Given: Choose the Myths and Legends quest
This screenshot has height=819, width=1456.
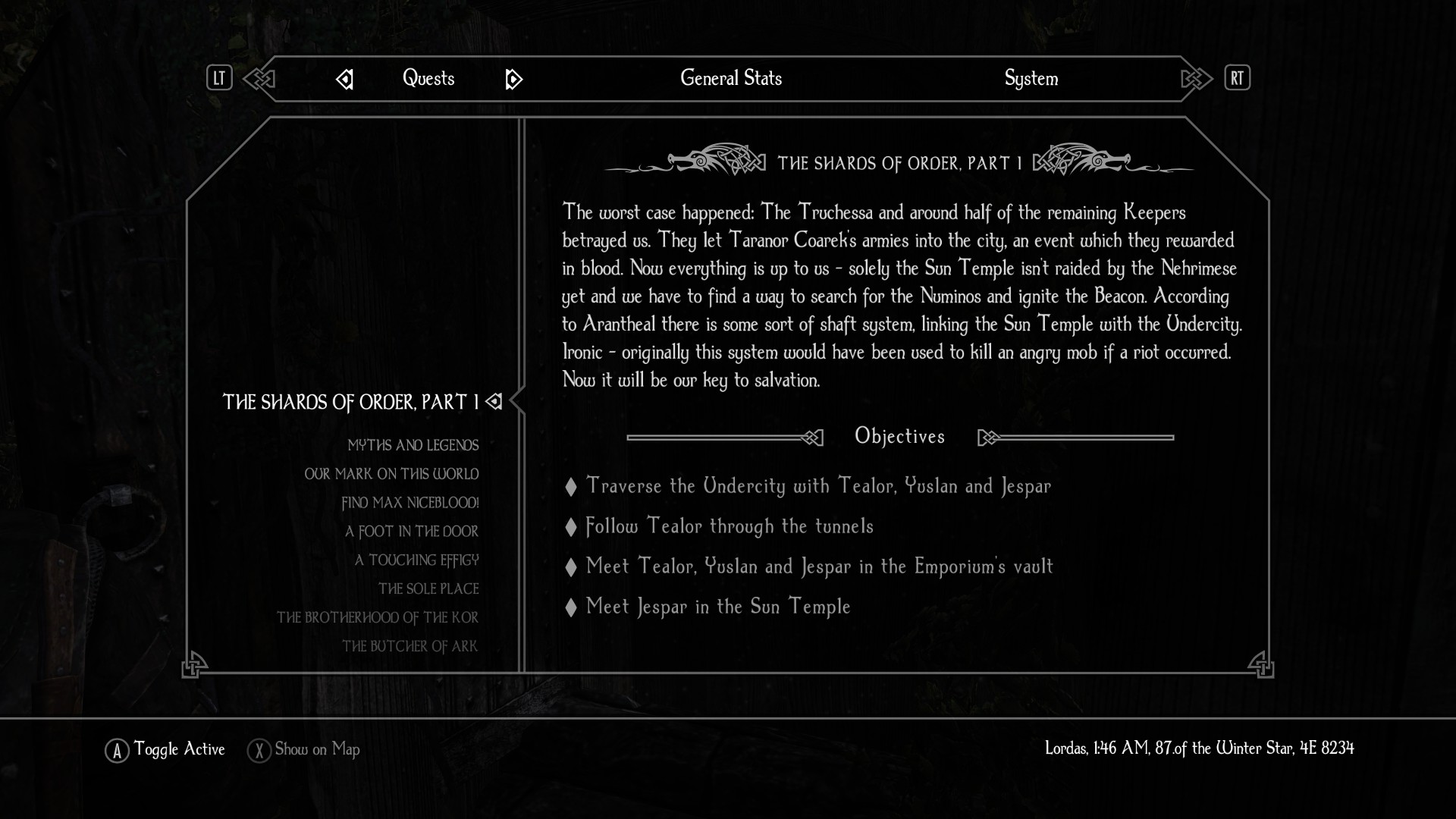Looking at the screenshot, I should click(413, 445).
